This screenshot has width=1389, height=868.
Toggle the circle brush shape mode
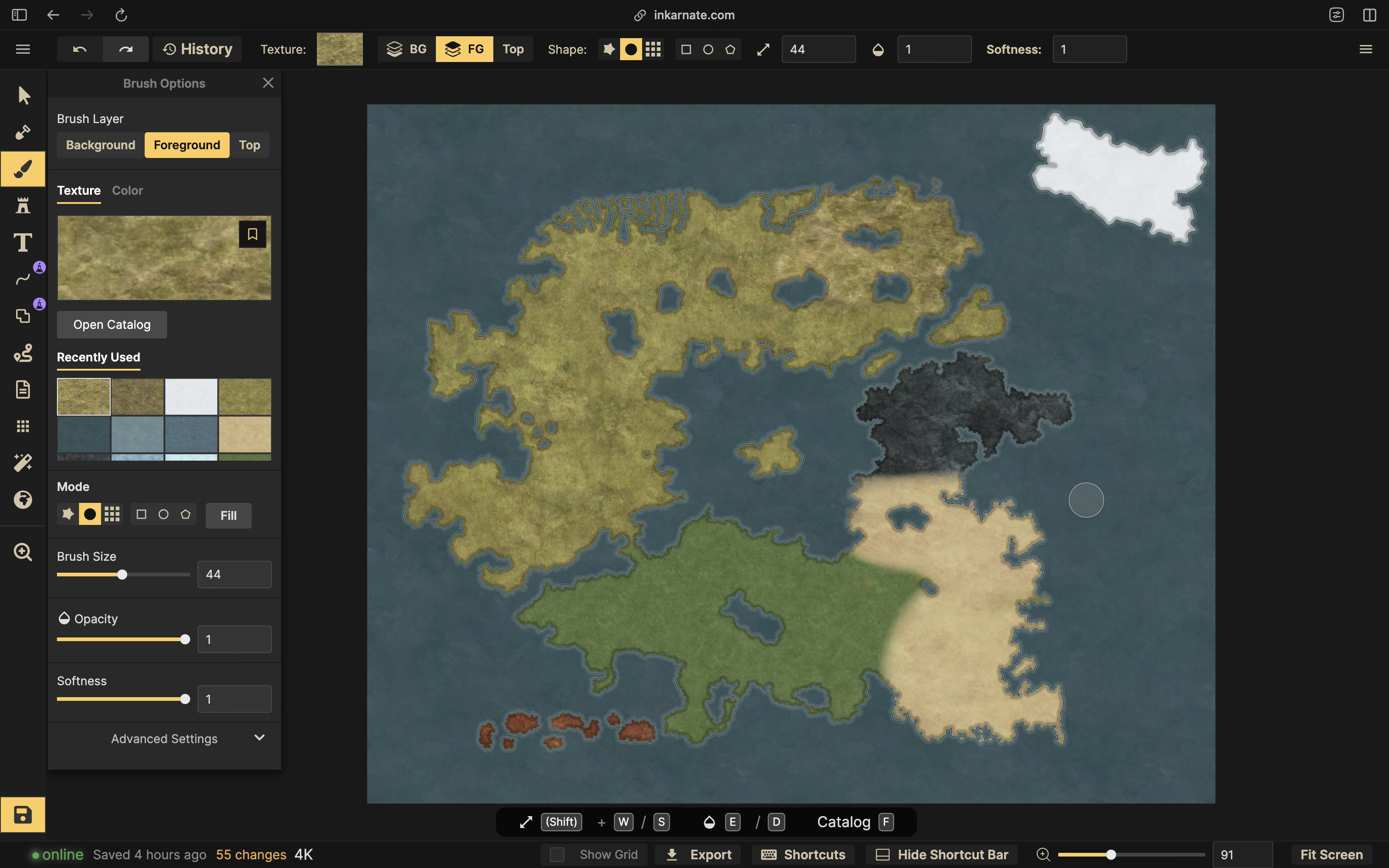tap(90, 514)
